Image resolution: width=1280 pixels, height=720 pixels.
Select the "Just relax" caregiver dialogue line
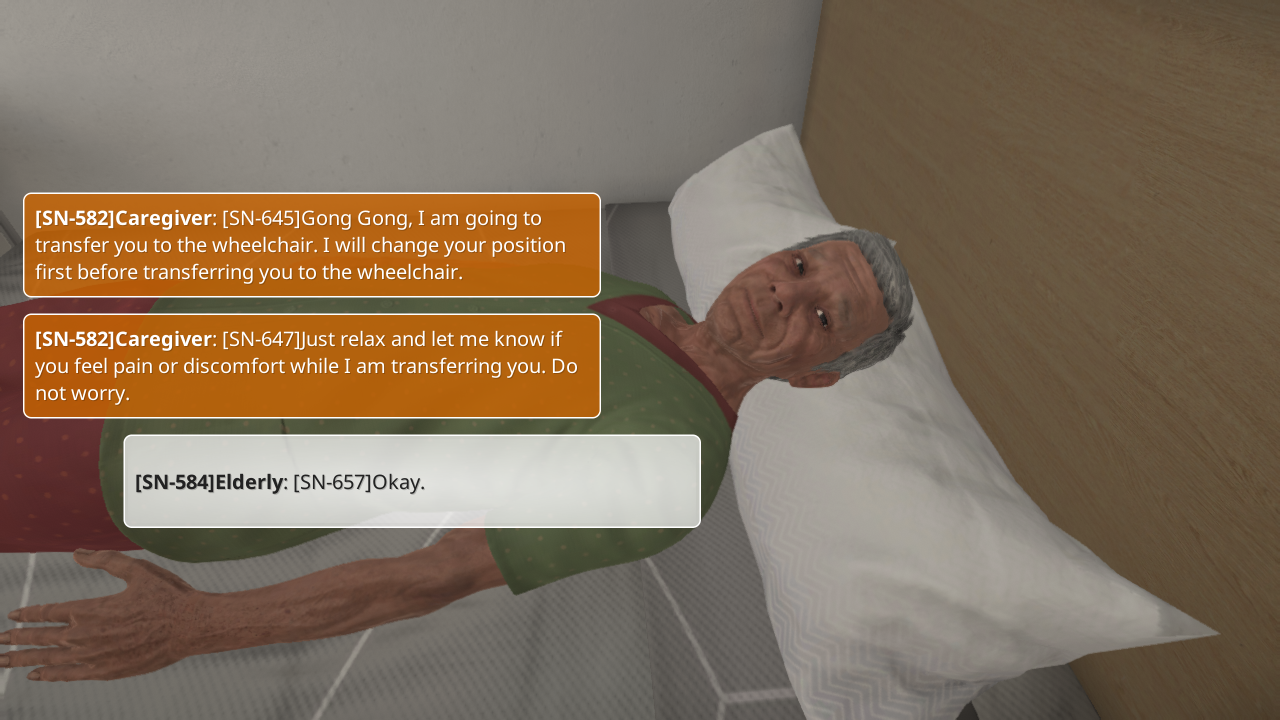[311, 366]
